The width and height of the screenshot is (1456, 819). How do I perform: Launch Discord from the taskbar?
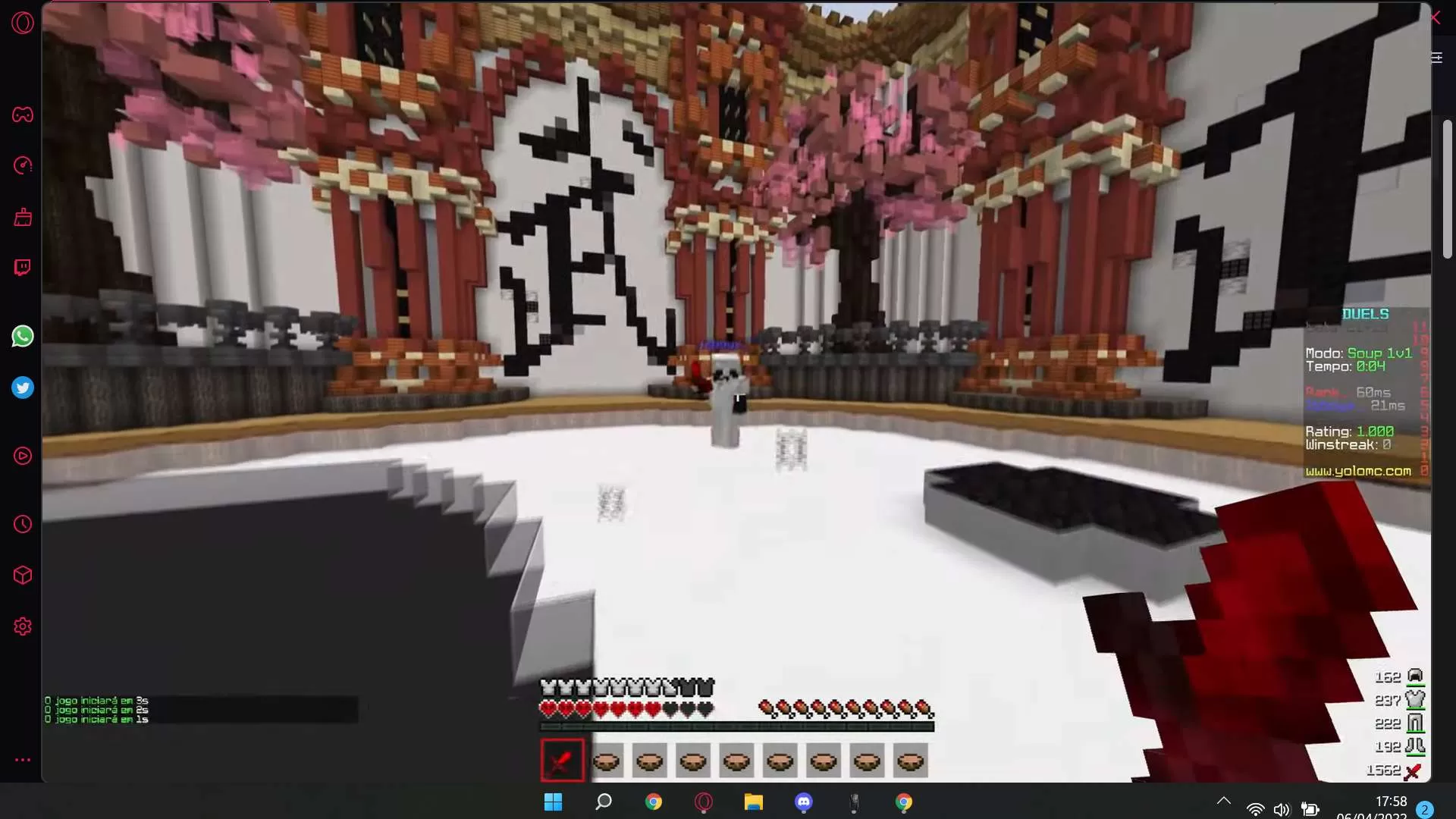tap(804, 802)
